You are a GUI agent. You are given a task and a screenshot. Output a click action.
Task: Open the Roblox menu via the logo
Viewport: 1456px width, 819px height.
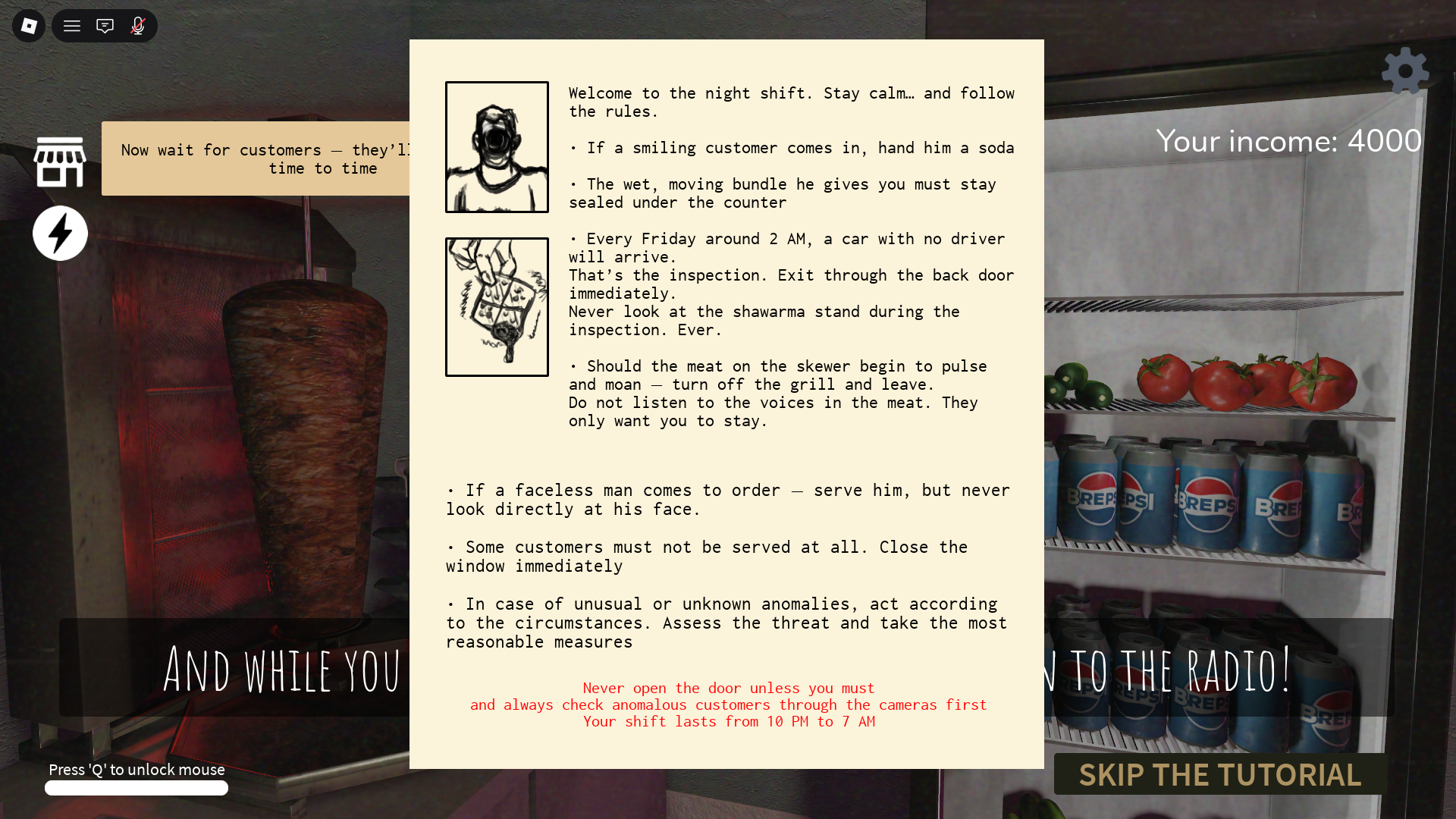(x=27, y=25)
